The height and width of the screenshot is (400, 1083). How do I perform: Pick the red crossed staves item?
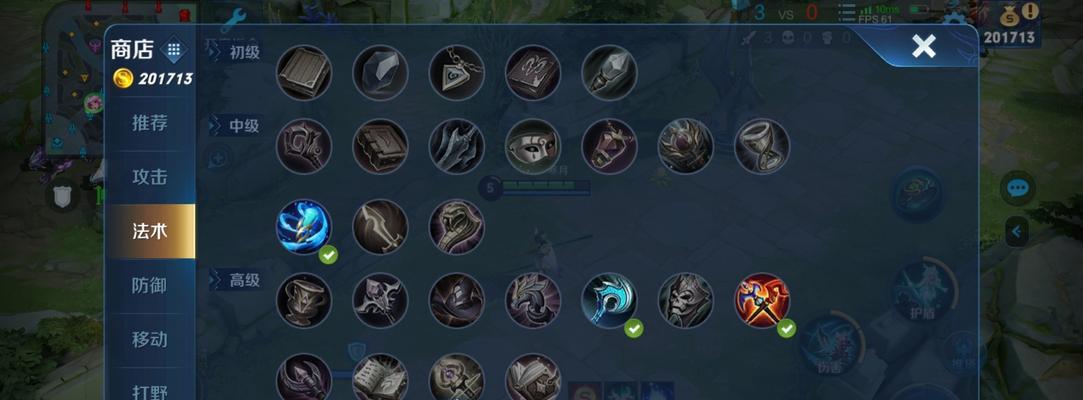[x=762, y=299]
